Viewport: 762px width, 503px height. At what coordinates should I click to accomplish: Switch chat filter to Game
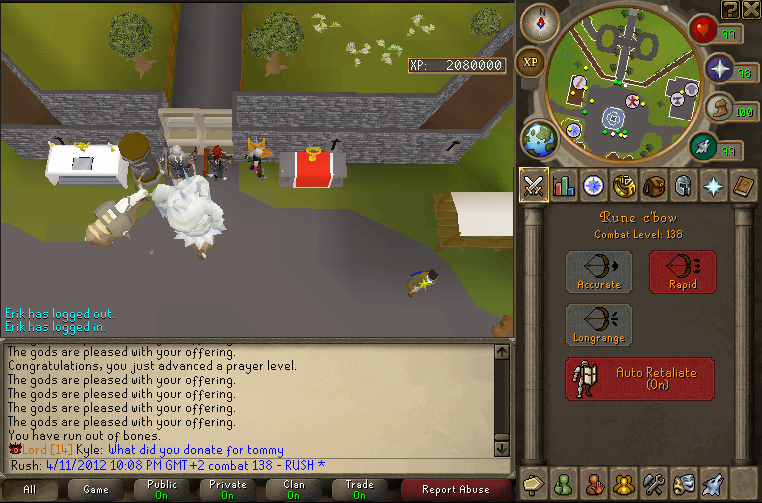click(x=96, y=490)
